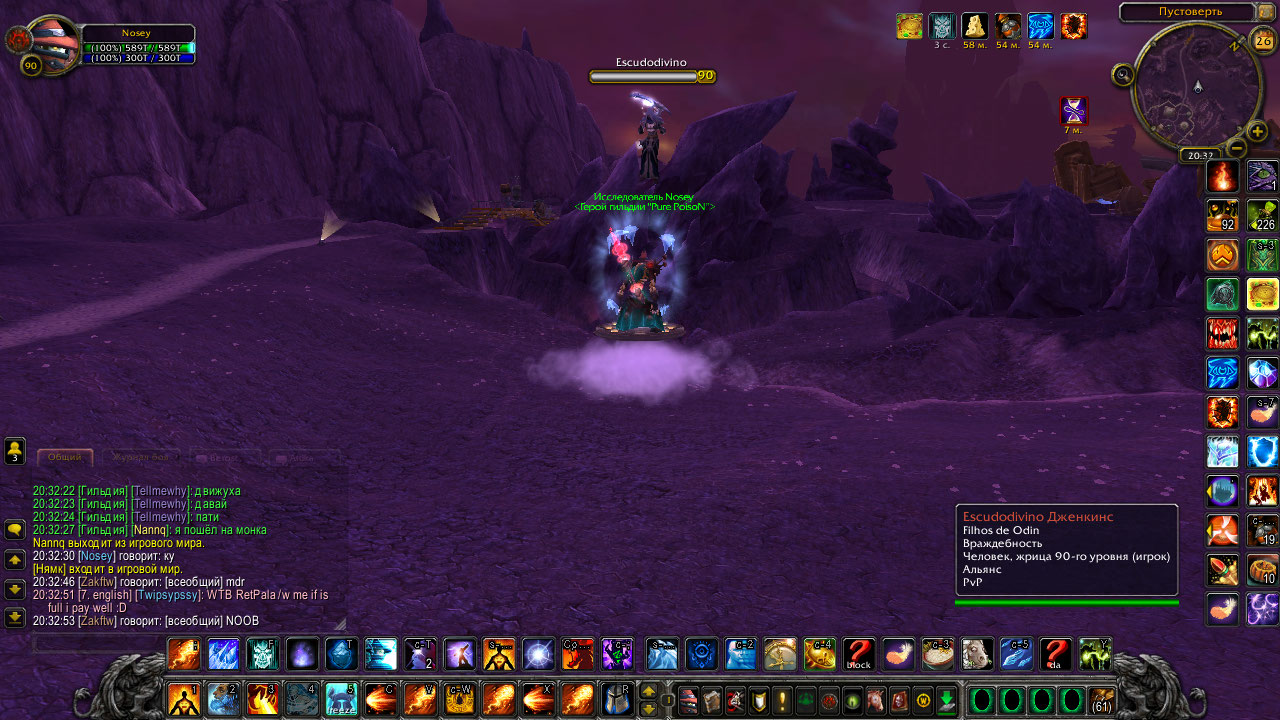This screenshot has height=720, width=1280.
Task: Click the hourglass debuff icon
Action: point(1073,110)
